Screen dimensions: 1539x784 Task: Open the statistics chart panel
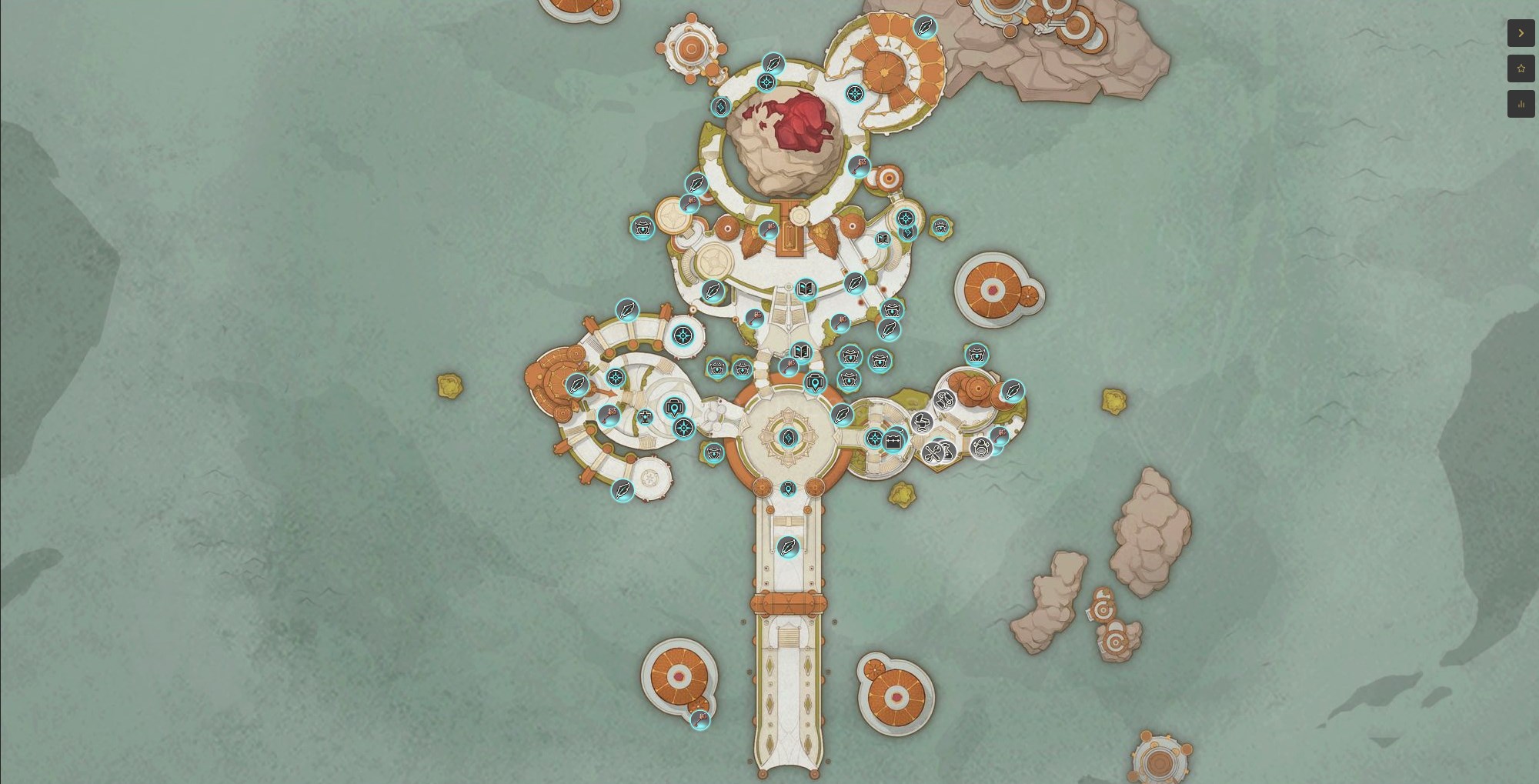(x=1521, y=104)
